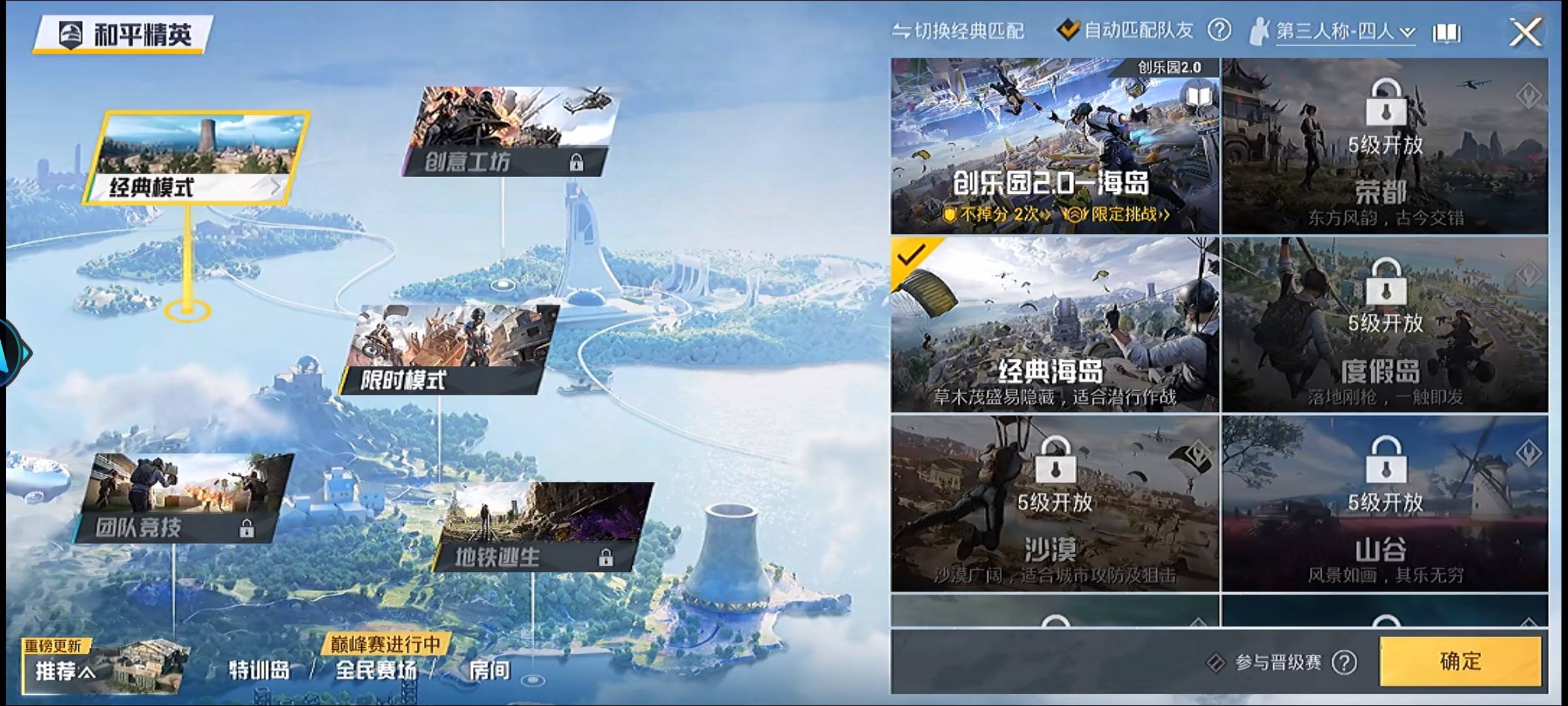
Task: Open the guide book icon on 创乐园2.0 card
Action: (x=1198, y=94)
